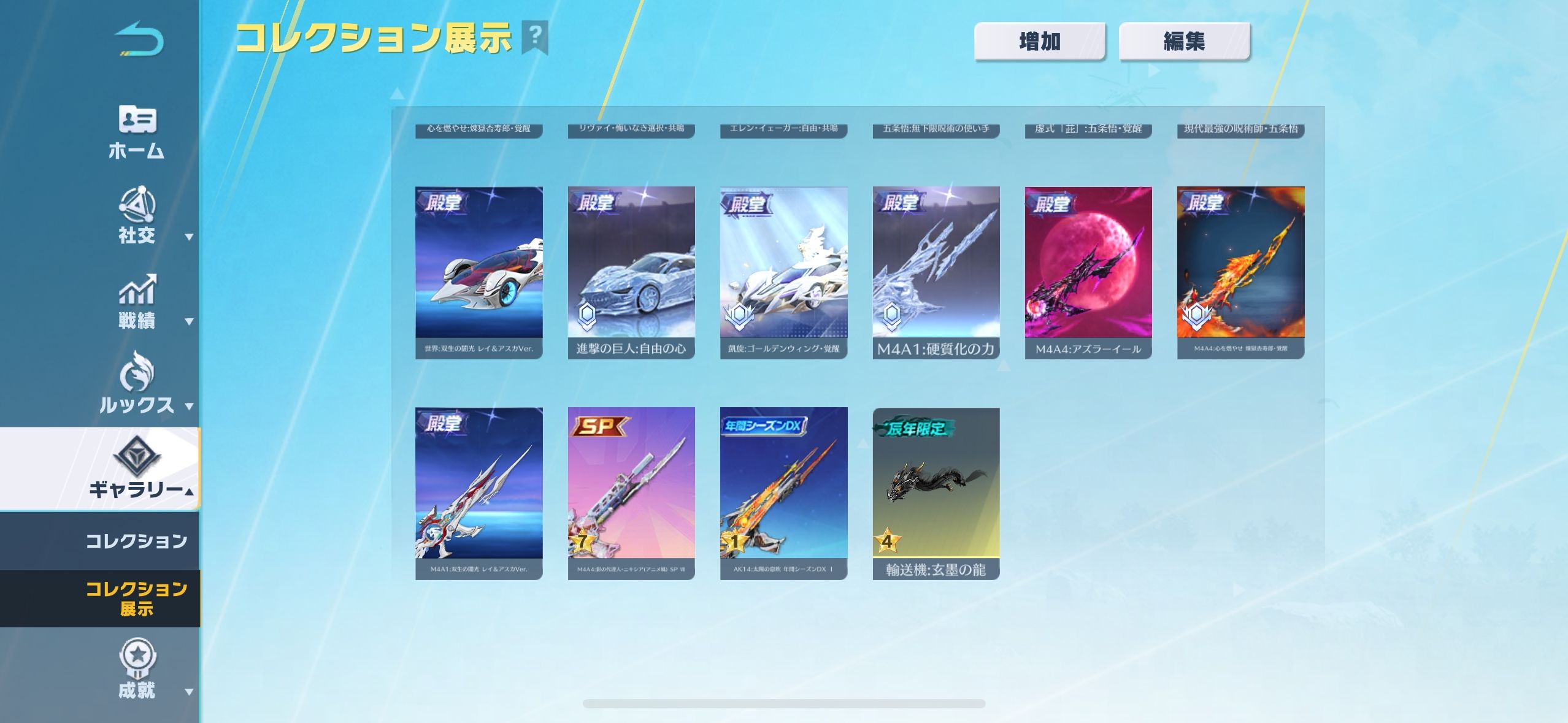
Task: Go back with the return arrow
Action: click(x=139, y=39)
